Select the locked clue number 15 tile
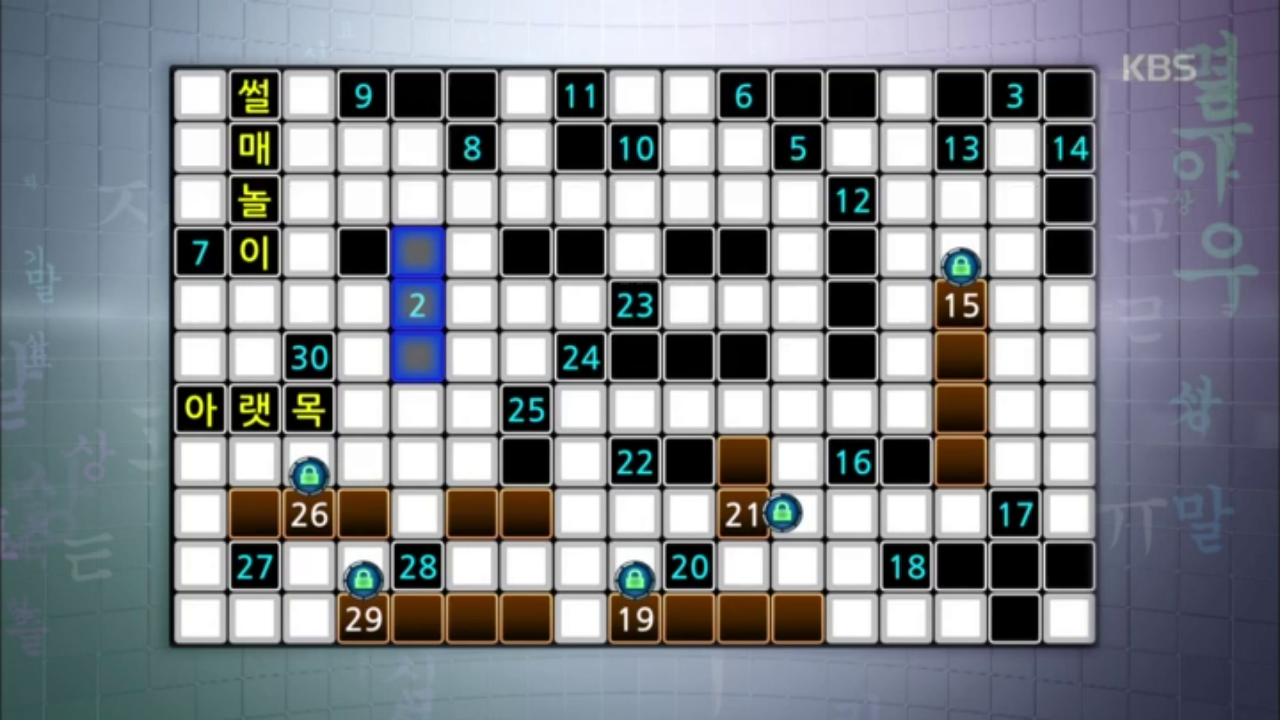This screenshot has width=1280, height=720. pos(961,305)
